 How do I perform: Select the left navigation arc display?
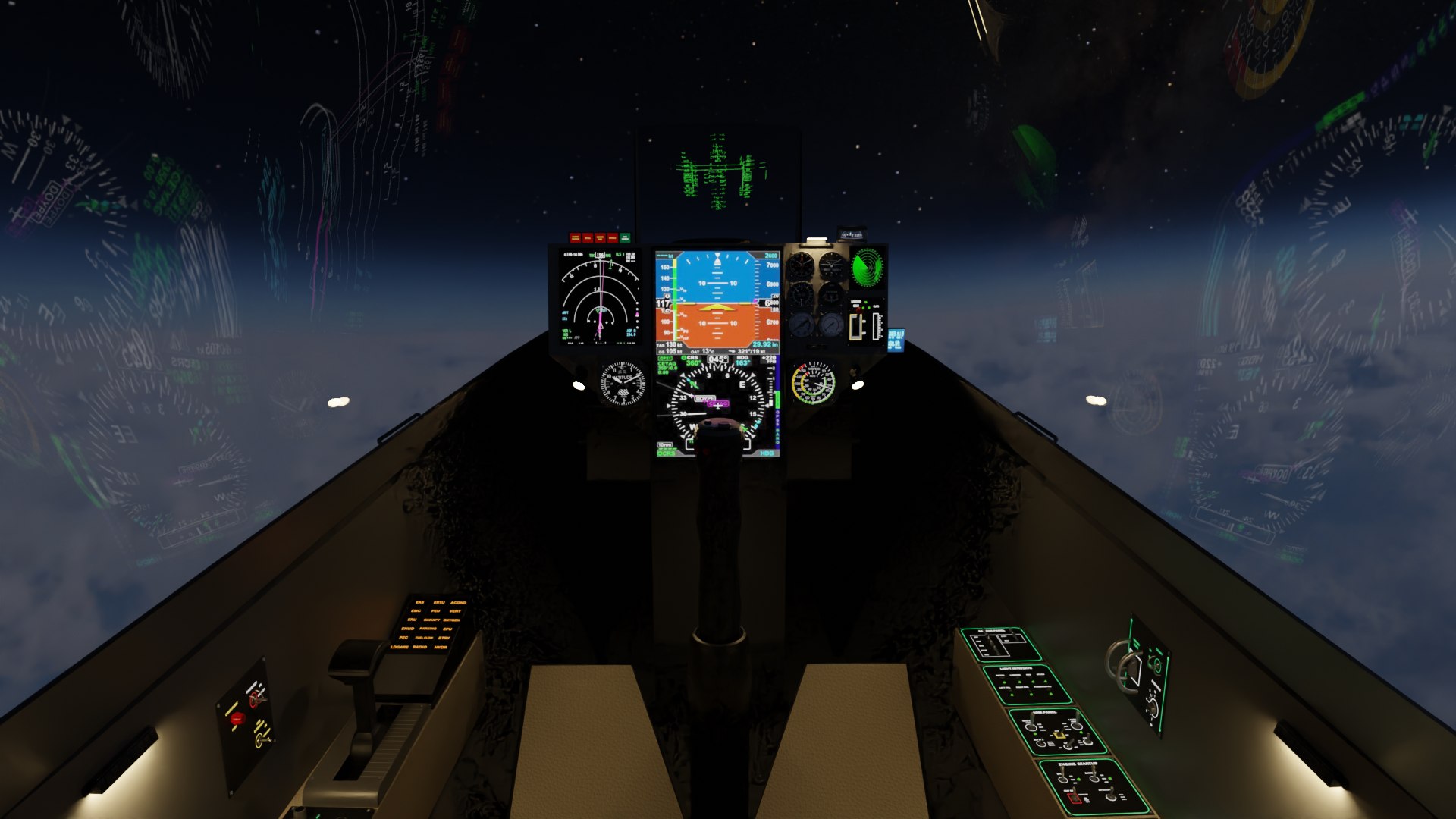click(x=600, y=297)
